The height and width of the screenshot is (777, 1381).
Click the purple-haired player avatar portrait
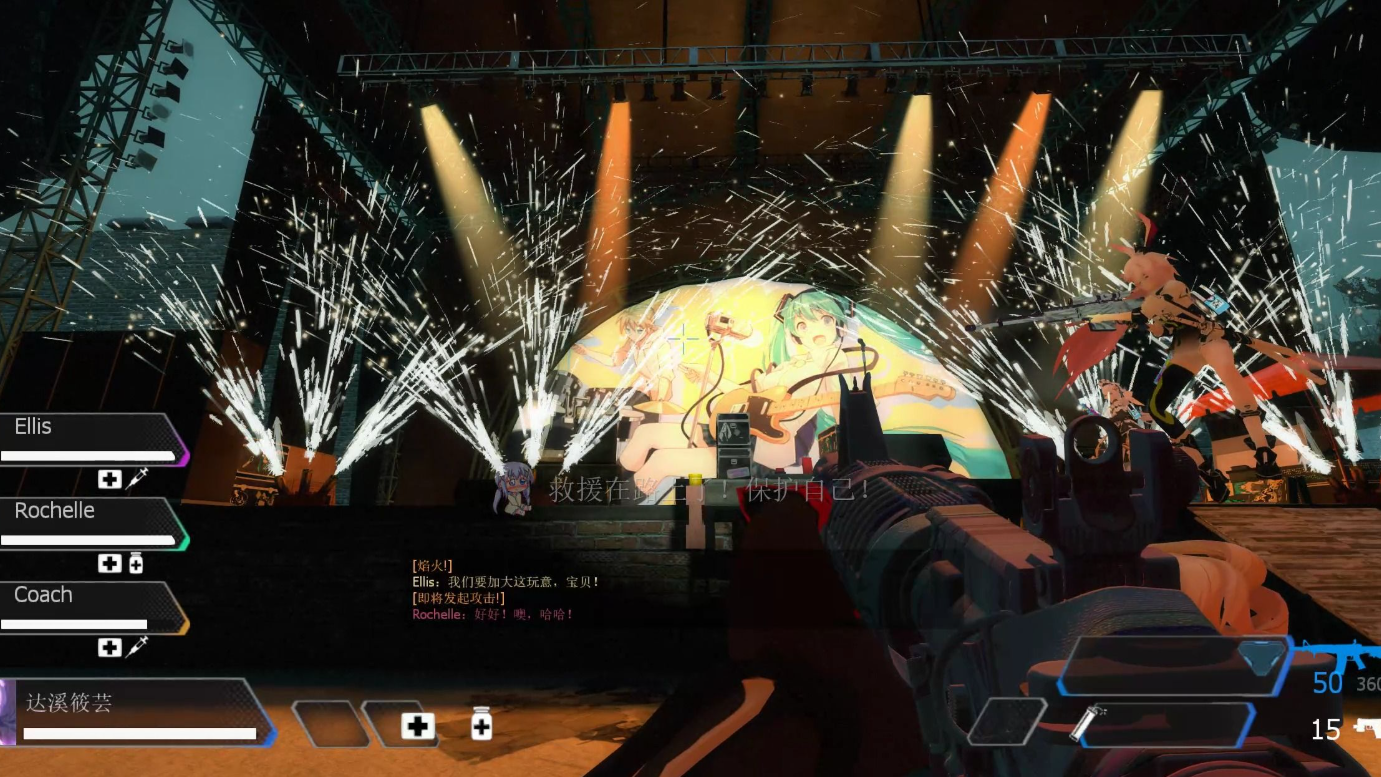pos(6,712)
